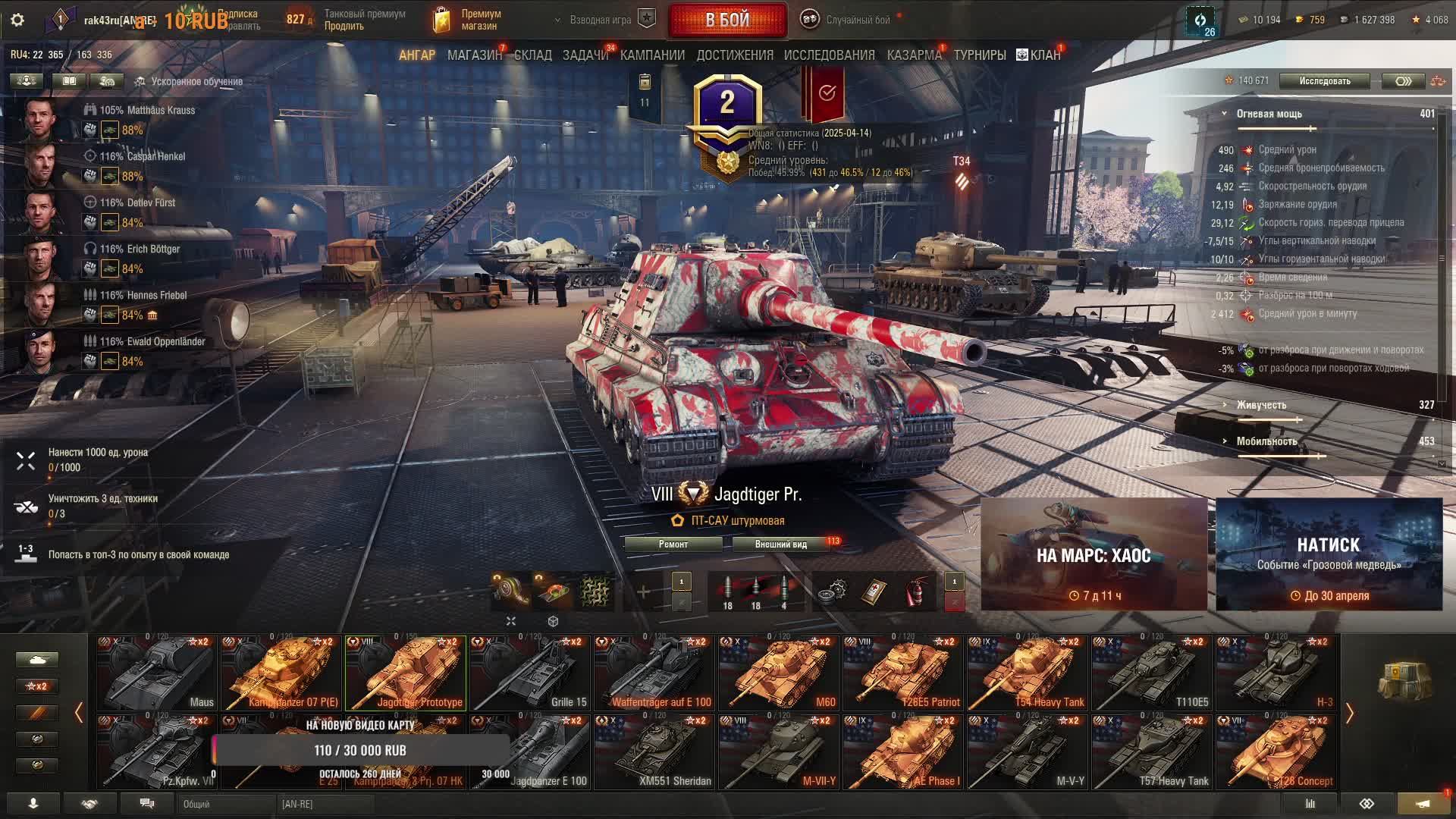
Task: Show the ДОСТИЖЕНИЯ tab
Action: [735, 55]
